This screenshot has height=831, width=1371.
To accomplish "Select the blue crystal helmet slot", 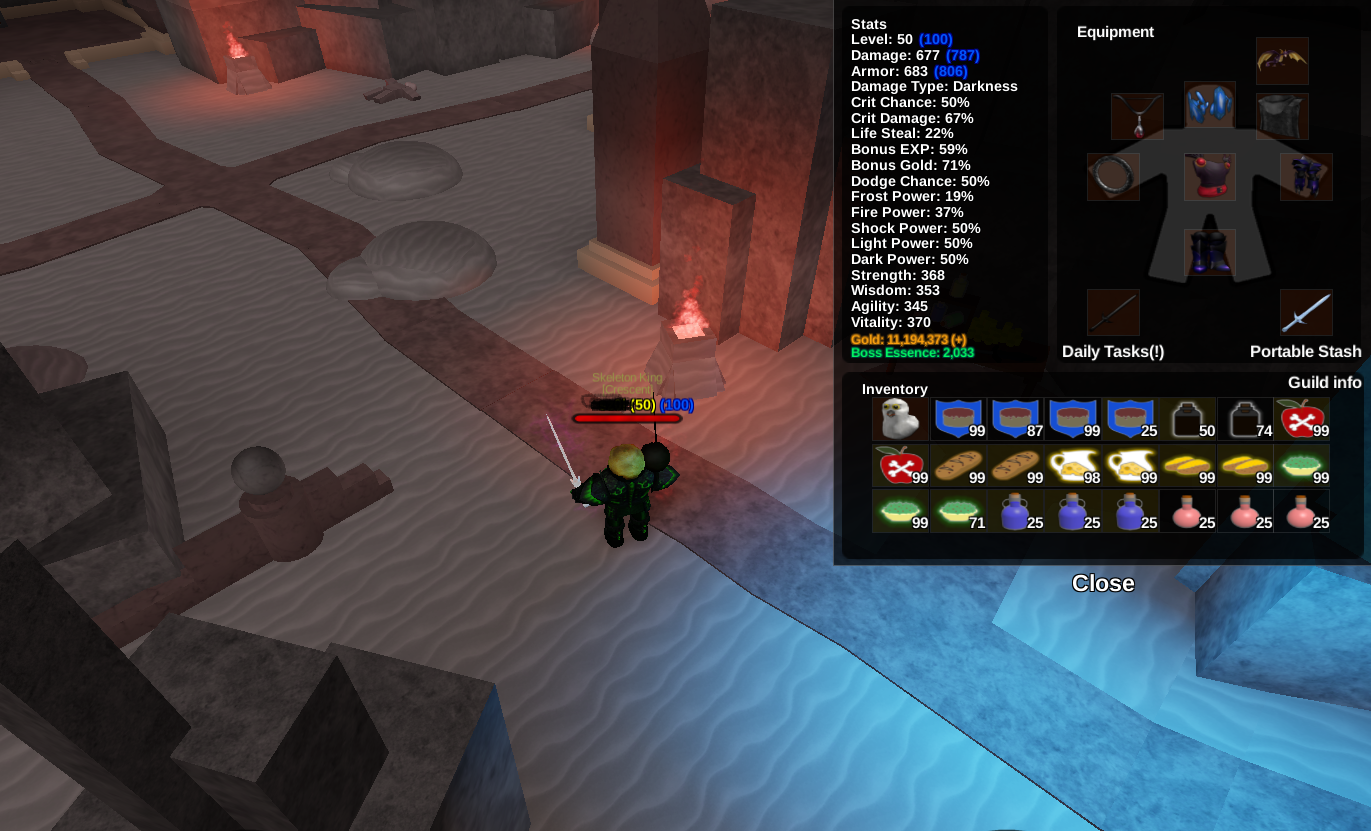I will pos(1210,105).
